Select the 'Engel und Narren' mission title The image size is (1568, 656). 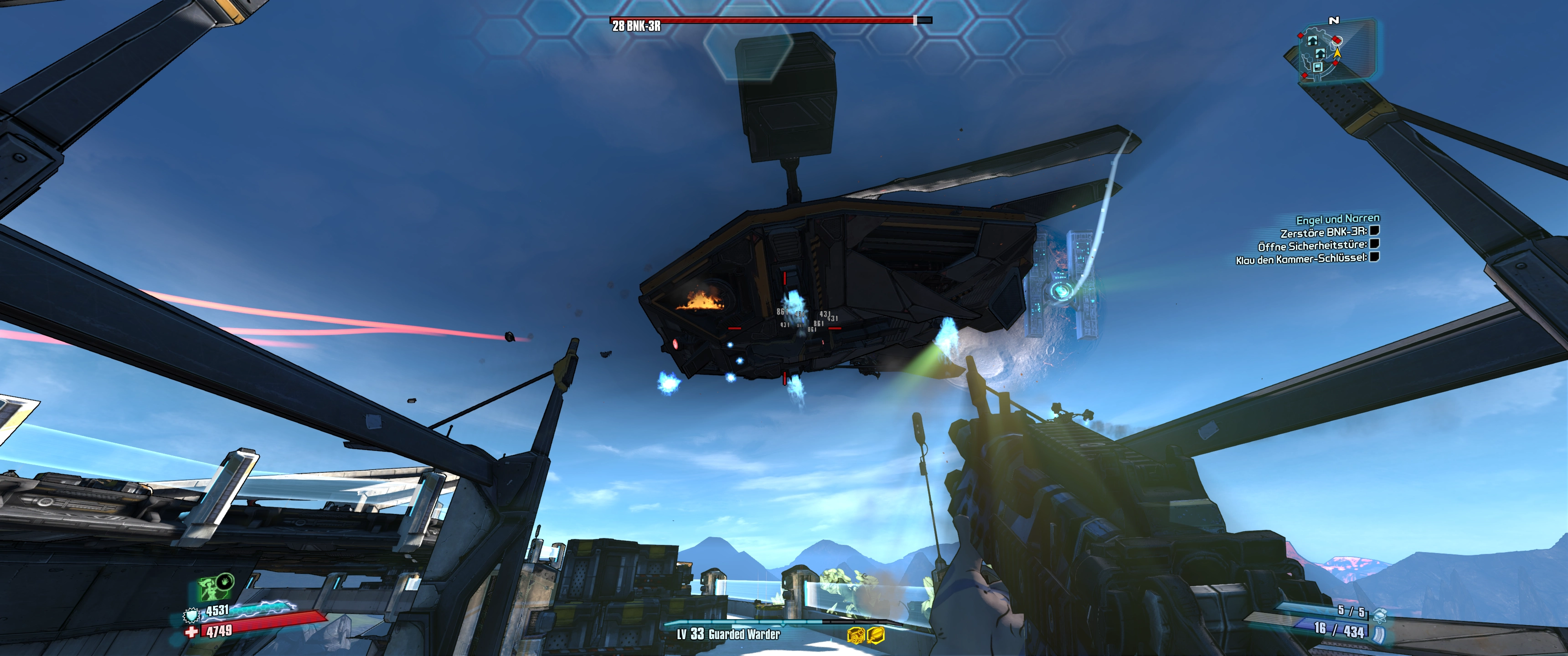(1337, 219)
